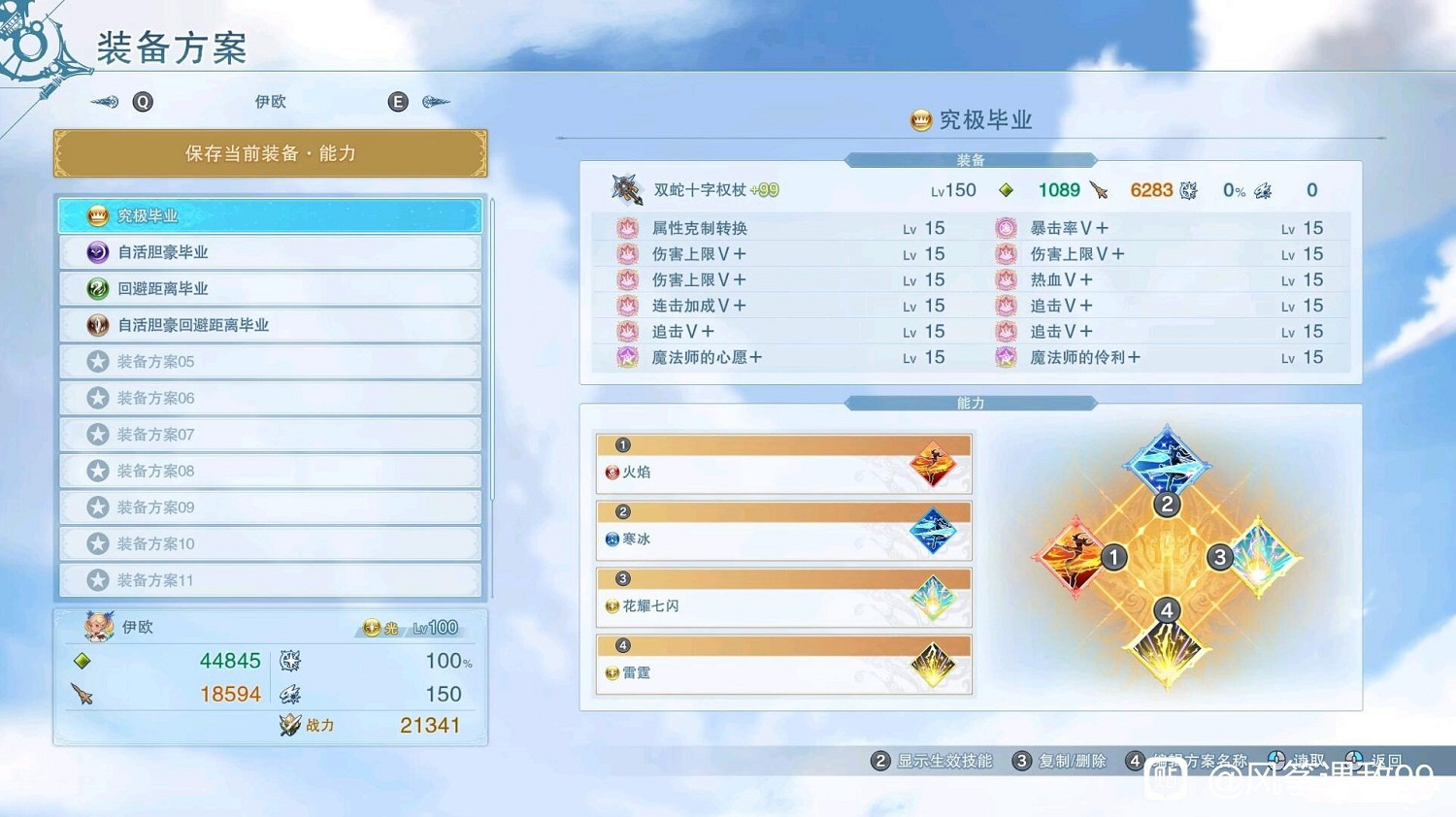1456x817 pixels.
Task: Click 返回 to go back
Action: 1382,761
